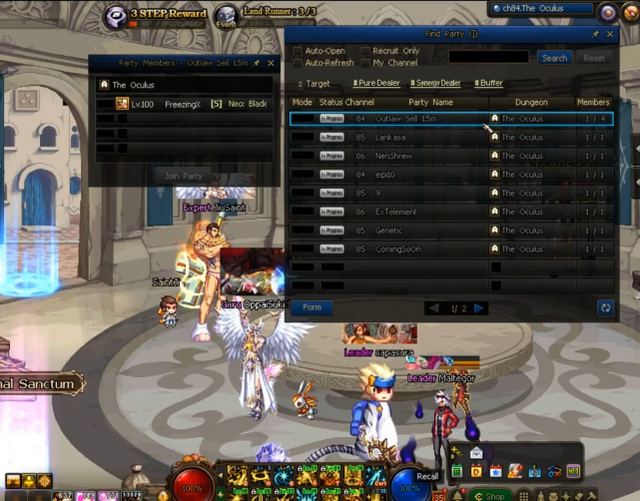The image size is (640, 501).
Task: Select the Pure Dealer target filter
Action: click(376, 83)
